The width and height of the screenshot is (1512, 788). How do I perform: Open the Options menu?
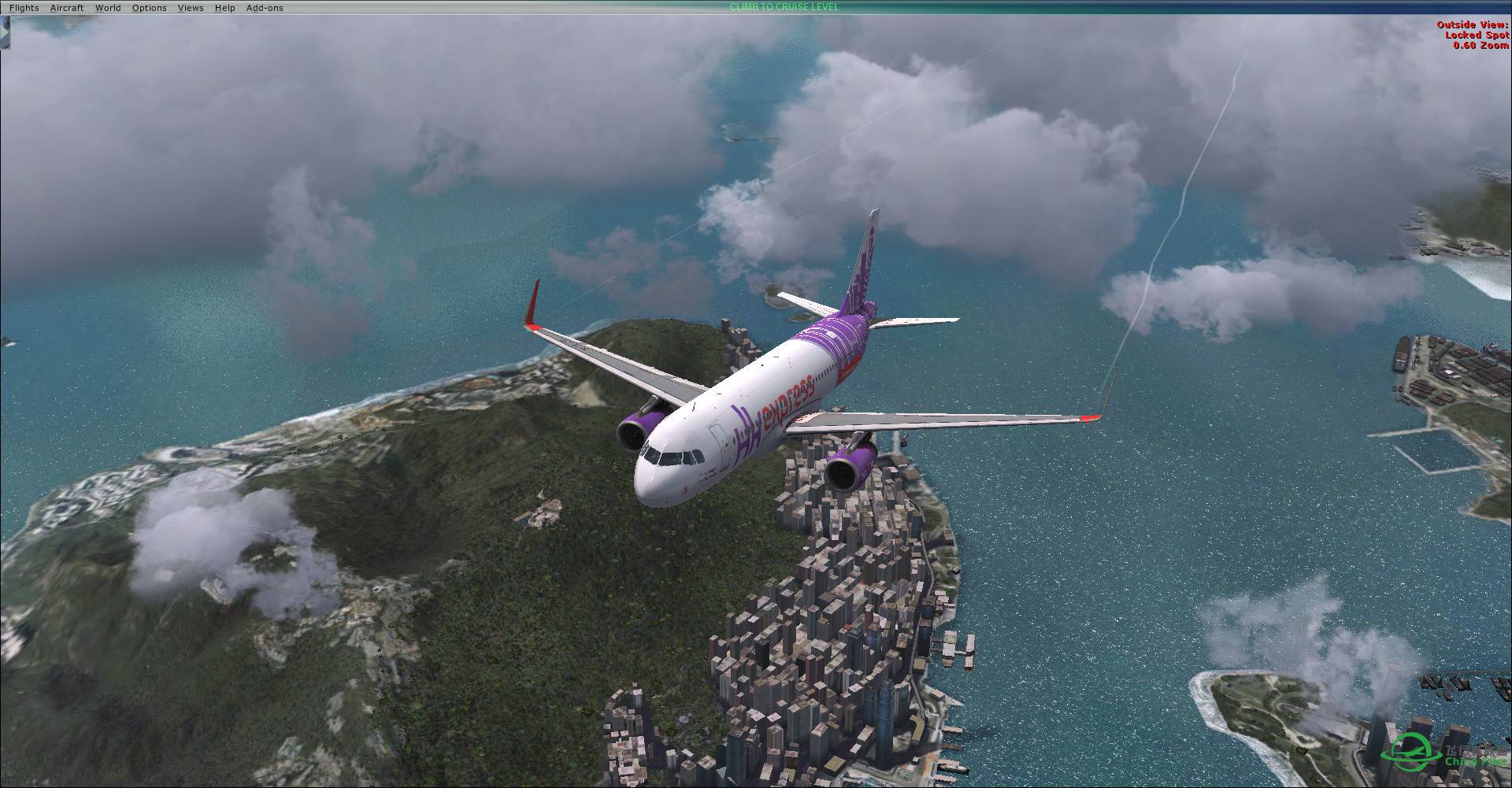click(149, 7)
